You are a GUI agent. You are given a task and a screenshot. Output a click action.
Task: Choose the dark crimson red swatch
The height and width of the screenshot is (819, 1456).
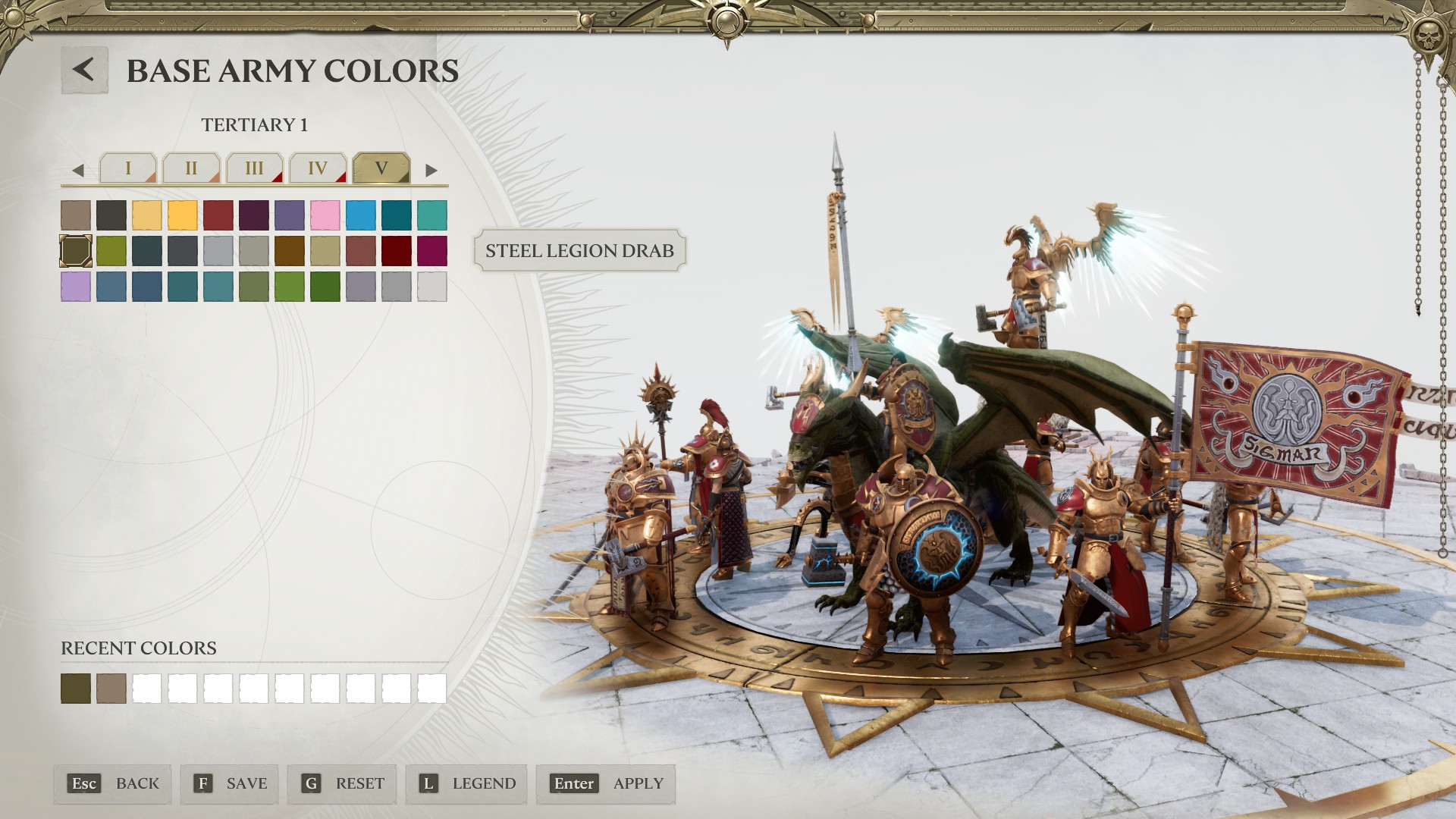[x=396, y=251]
